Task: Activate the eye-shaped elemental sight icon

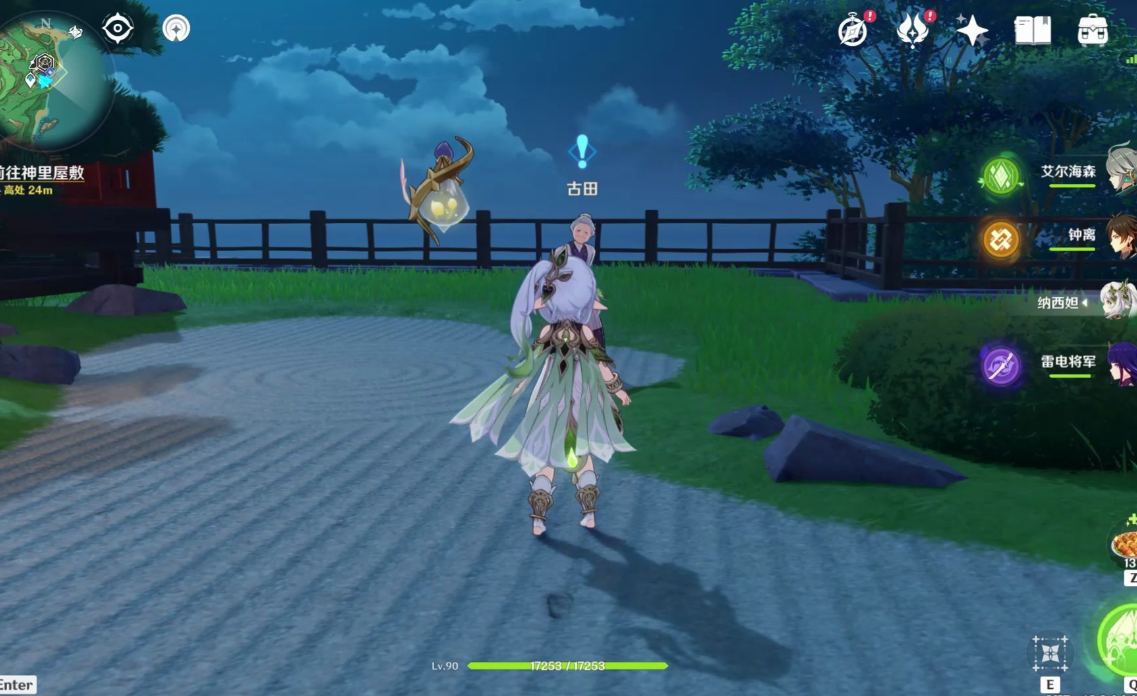Action: [x=118, y=28]
